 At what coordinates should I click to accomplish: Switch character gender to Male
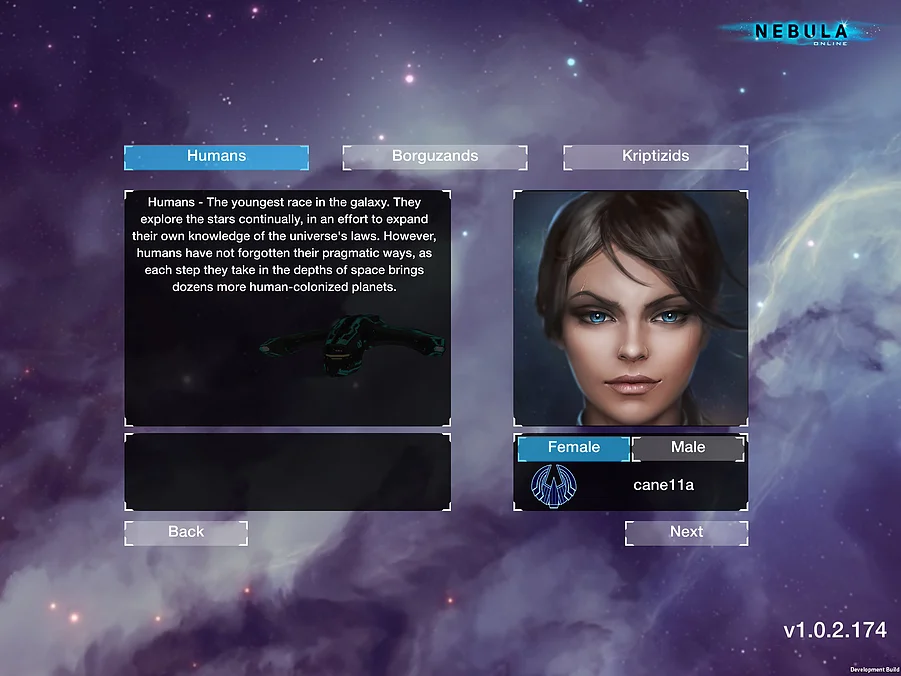688,448
